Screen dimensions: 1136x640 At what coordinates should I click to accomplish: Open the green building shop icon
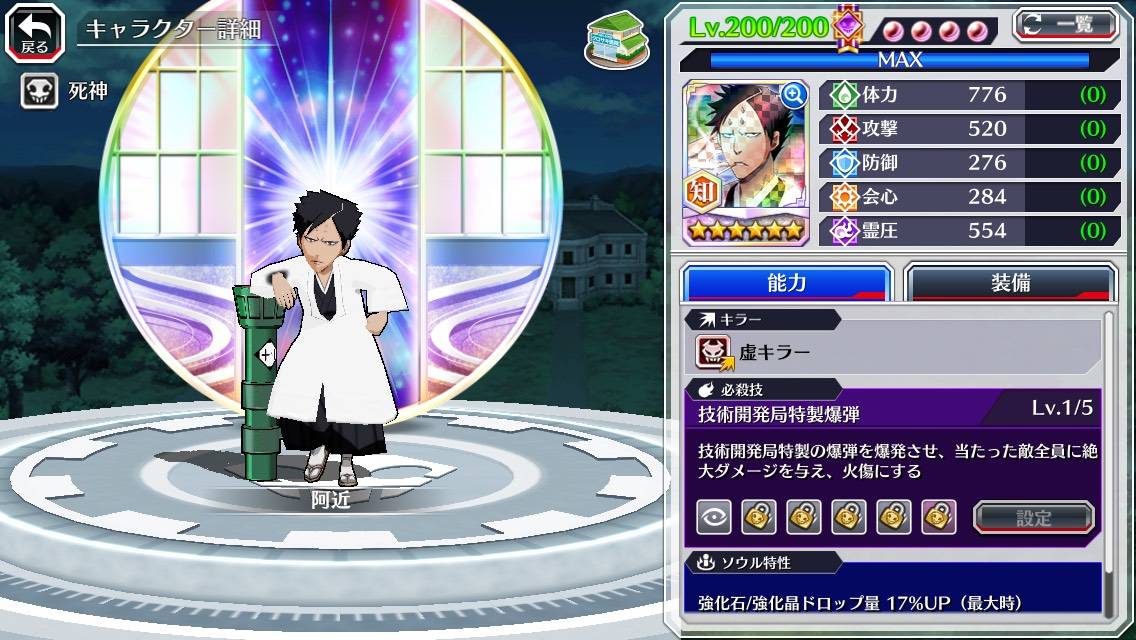pyautogui.click(x=613, y=40)
